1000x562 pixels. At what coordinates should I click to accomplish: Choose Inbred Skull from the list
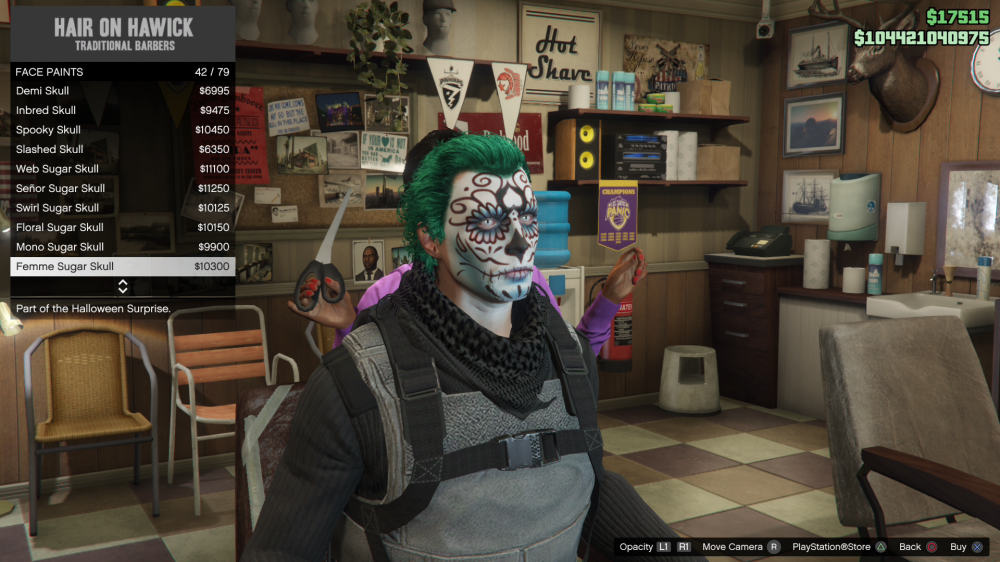point(122,110)
